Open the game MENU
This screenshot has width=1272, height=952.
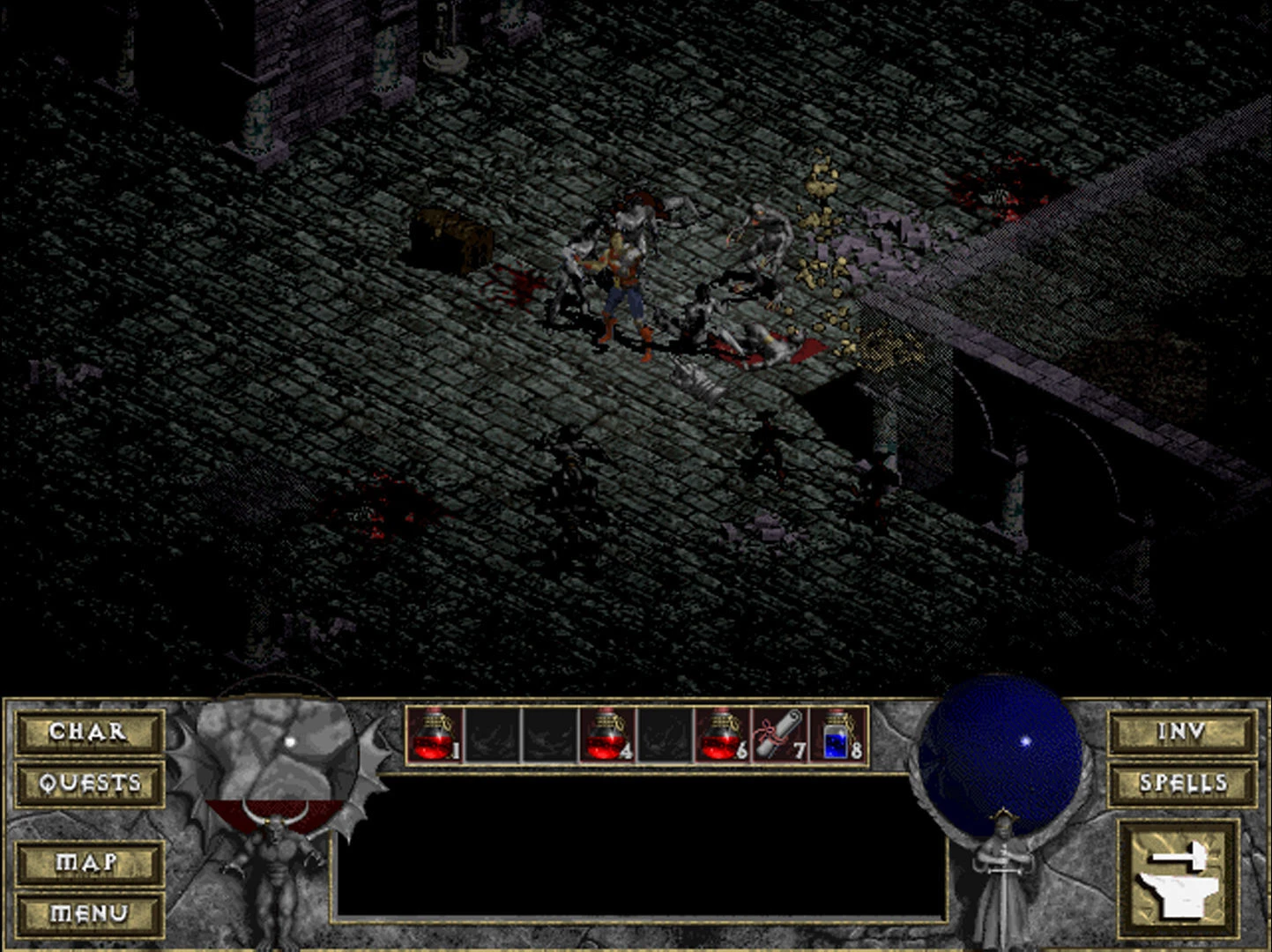click(x=89, y=914)
